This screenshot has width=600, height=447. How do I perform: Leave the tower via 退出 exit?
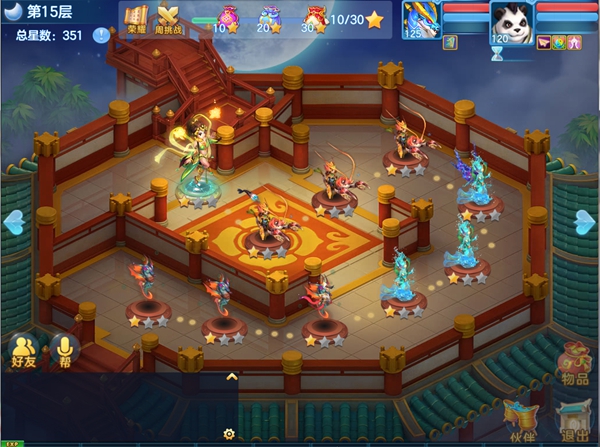574,420
